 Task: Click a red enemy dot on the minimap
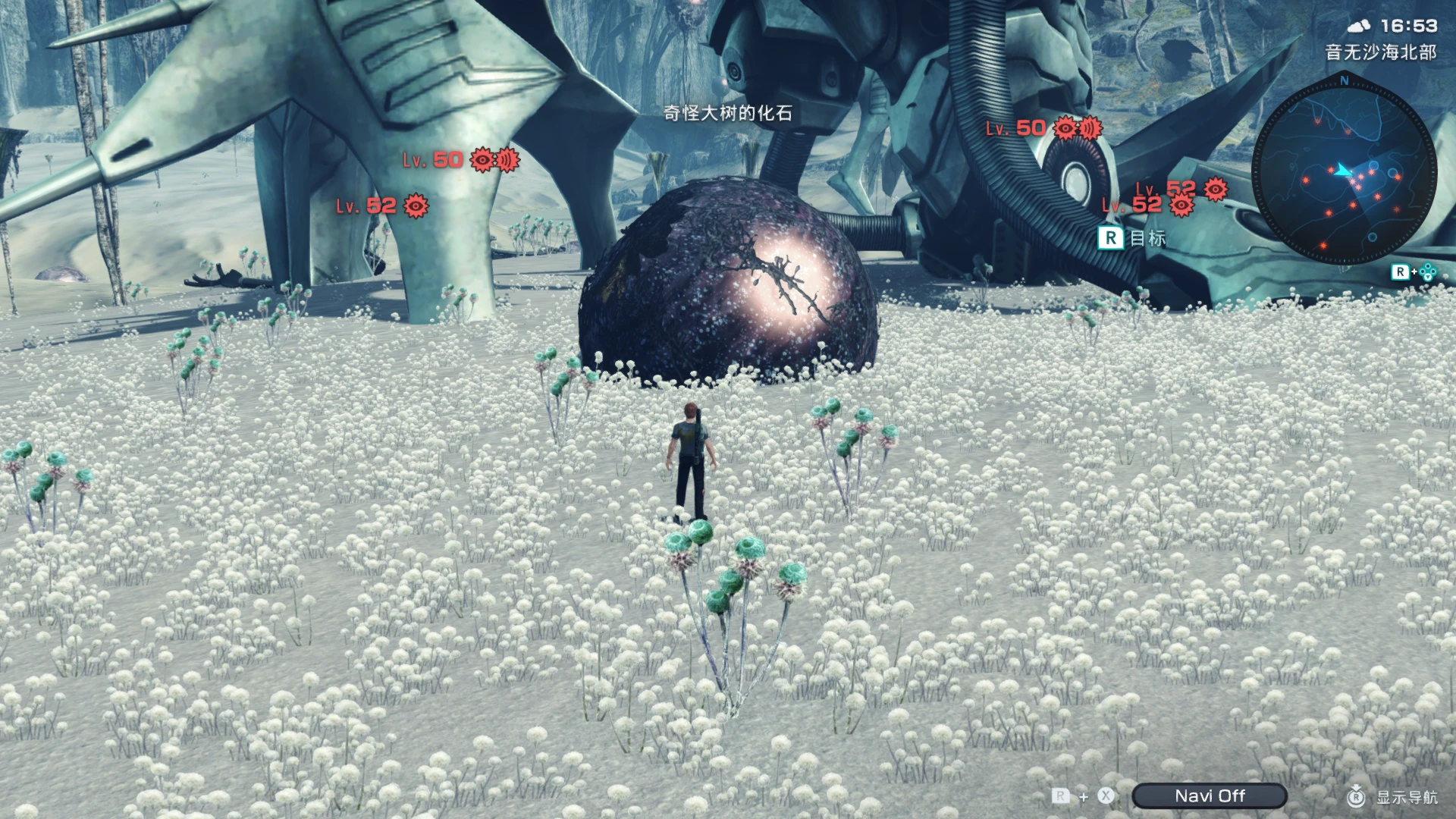pyautogui.click(x=1306, y=180)
